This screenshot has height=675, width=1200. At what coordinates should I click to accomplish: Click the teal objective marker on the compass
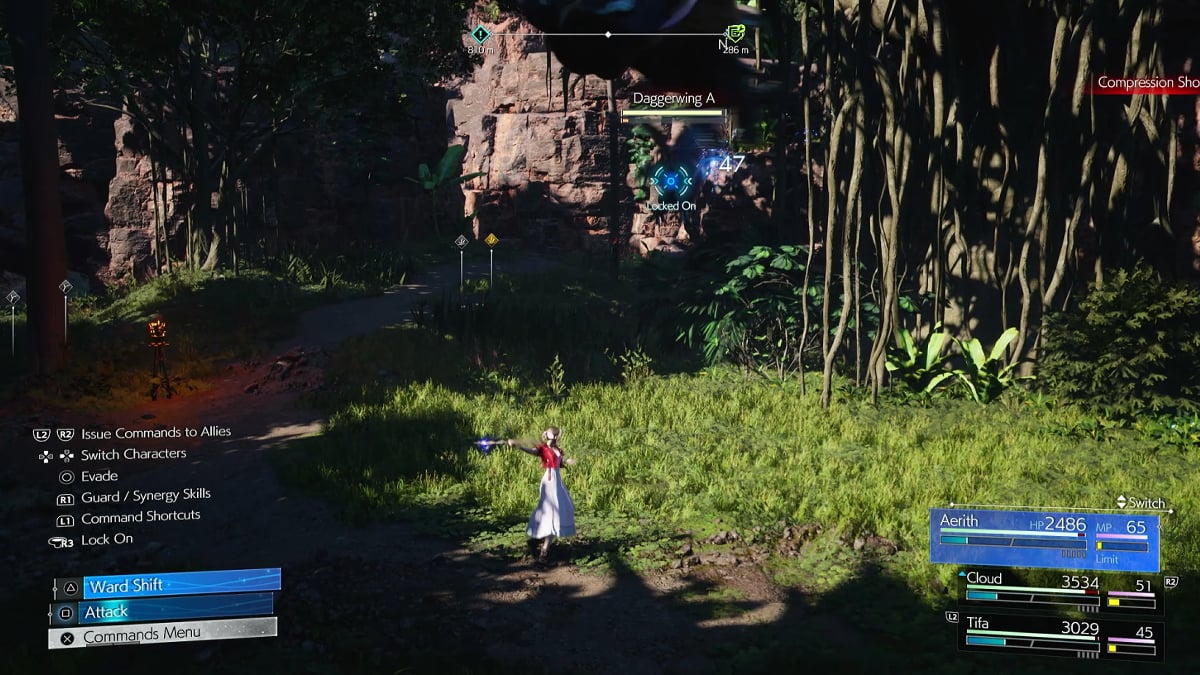[480, 34]
